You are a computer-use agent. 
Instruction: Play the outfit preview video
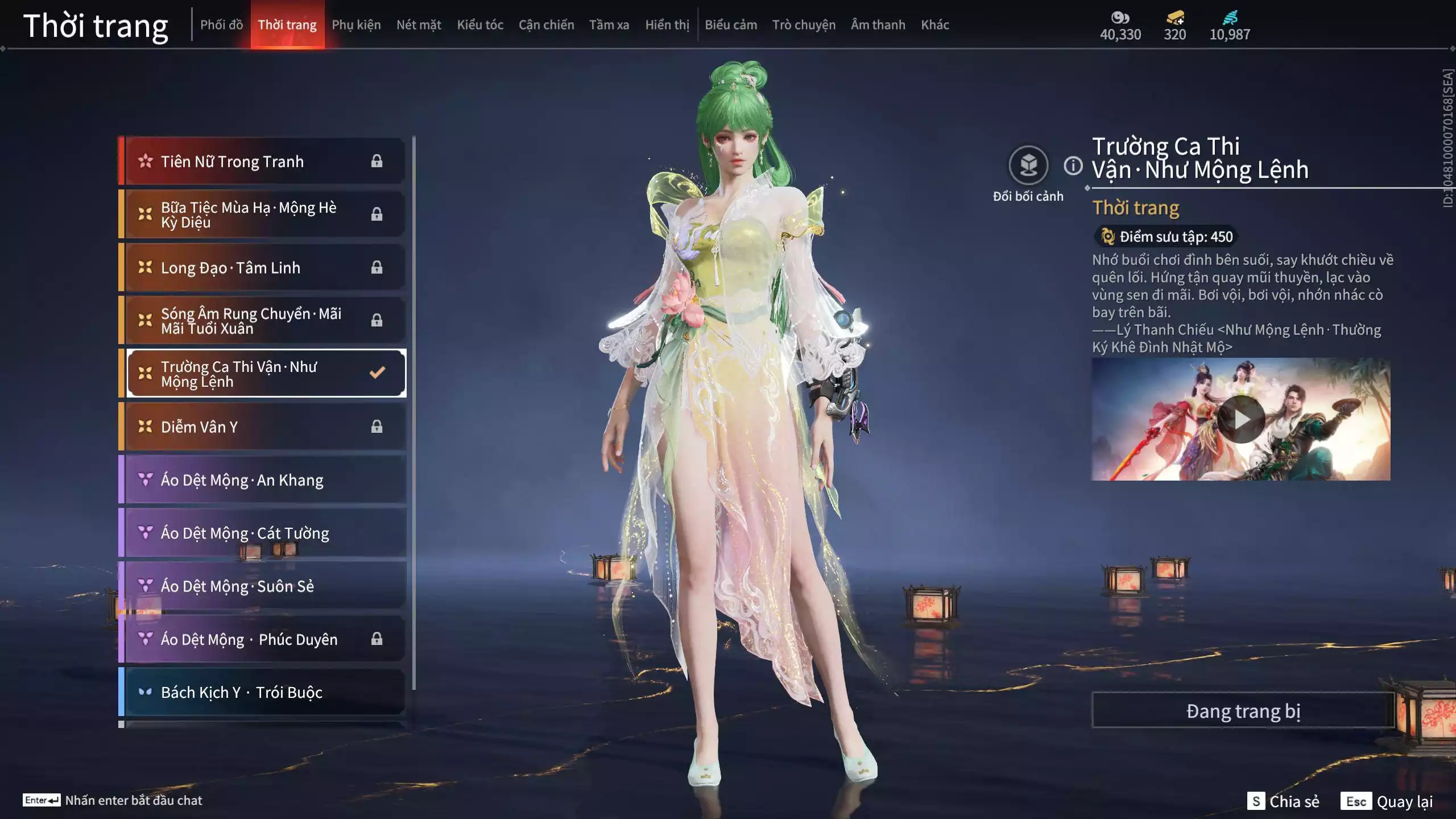coord(1240,420)
